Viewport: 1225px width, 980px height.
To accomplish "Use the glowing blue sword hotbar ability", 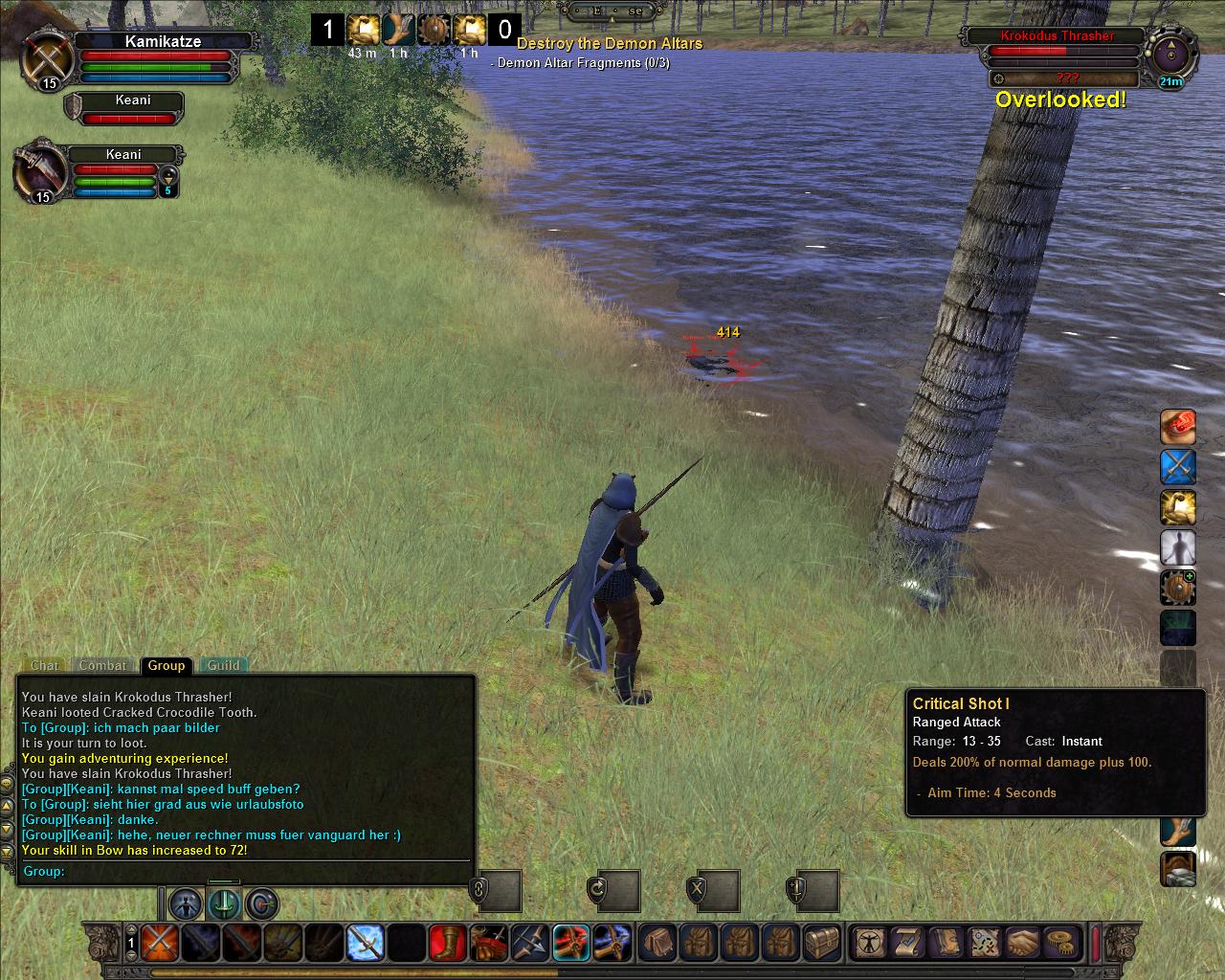I will pyautogui.click(x=365, y=943).
